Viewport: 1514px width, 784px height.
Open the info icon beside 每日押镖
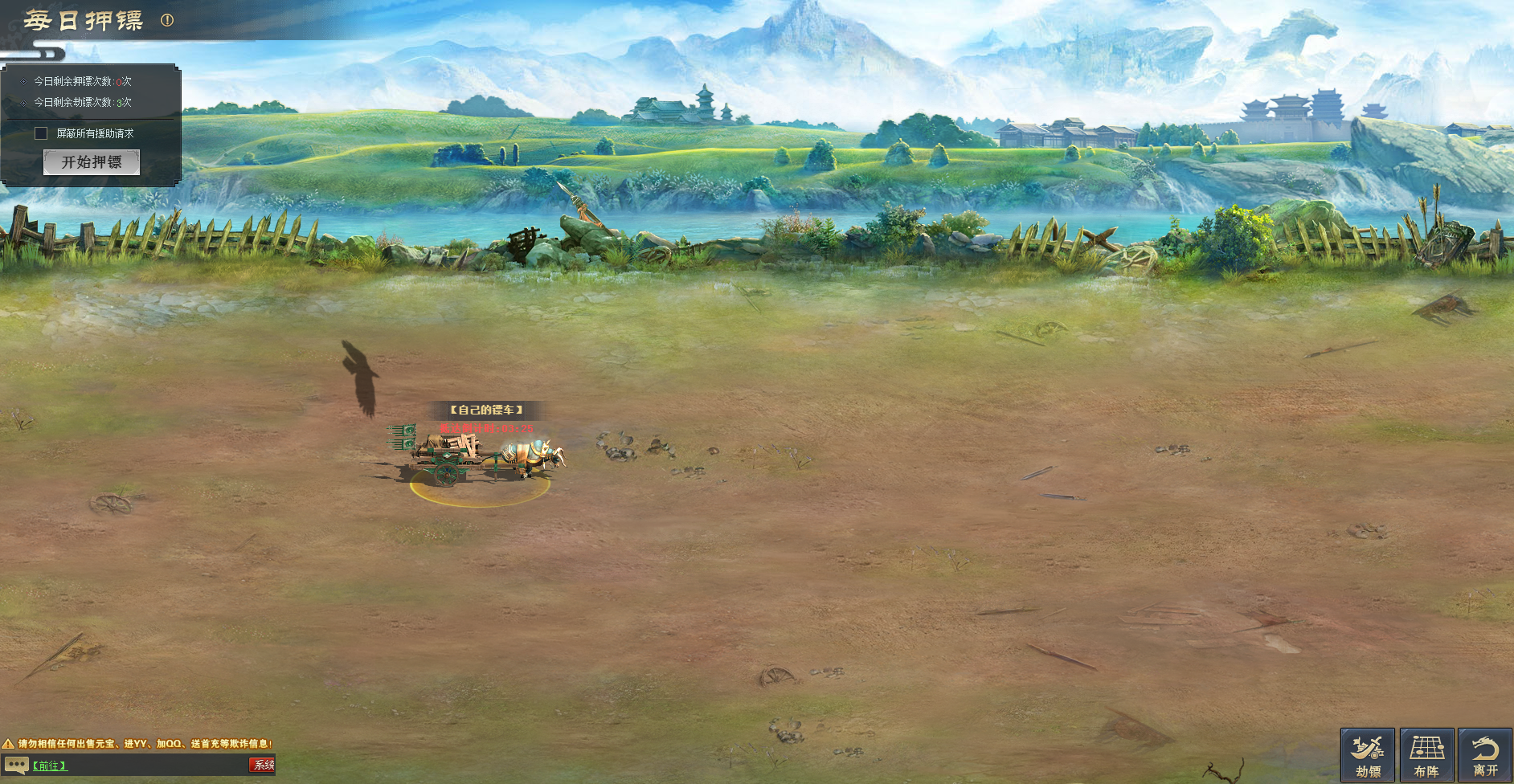coord(167,20)
